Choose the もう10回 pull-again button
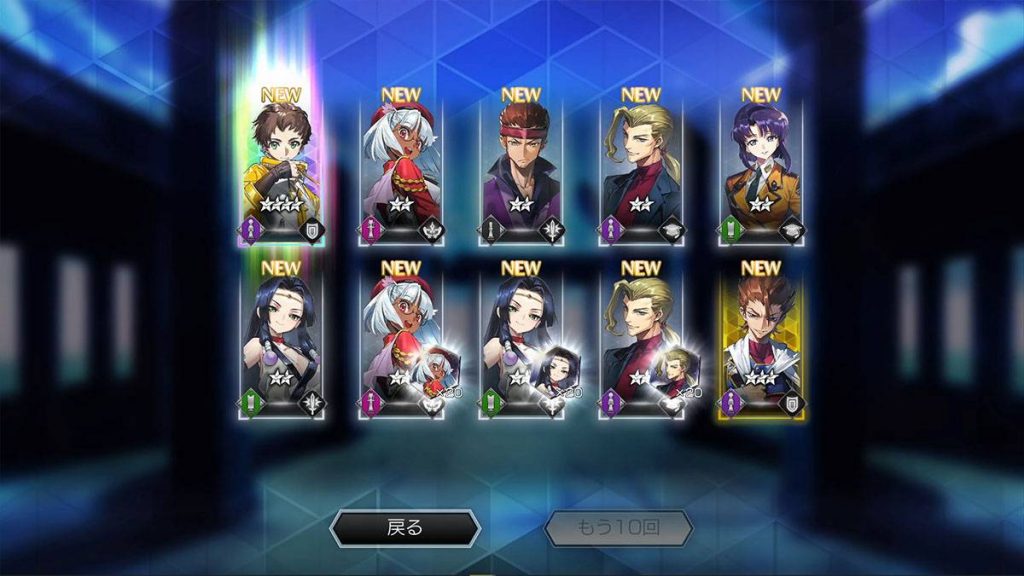 point(619,528)
